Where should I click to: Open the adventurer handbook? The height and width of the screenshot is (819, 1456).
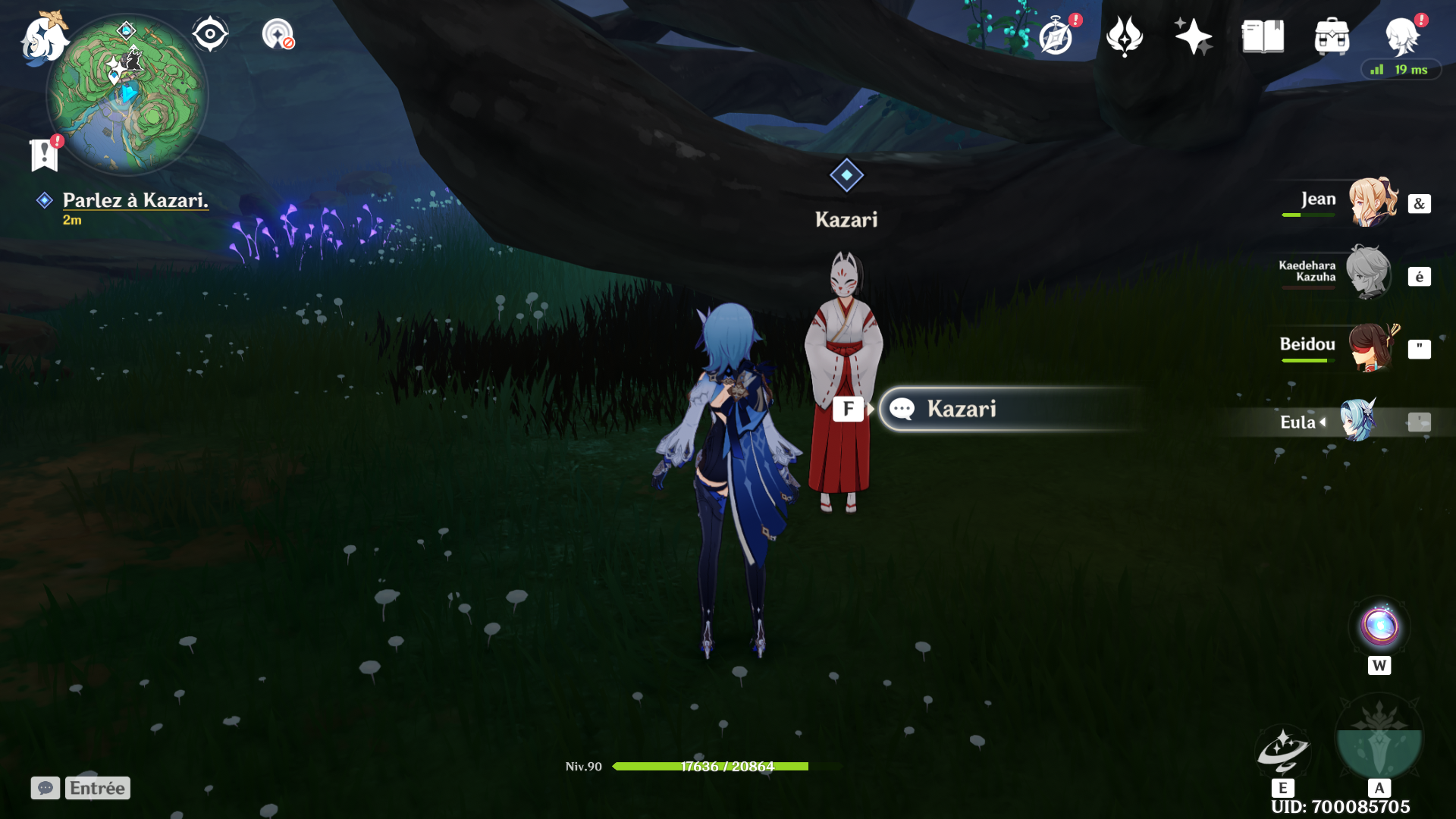click(x=1263, y=36)
